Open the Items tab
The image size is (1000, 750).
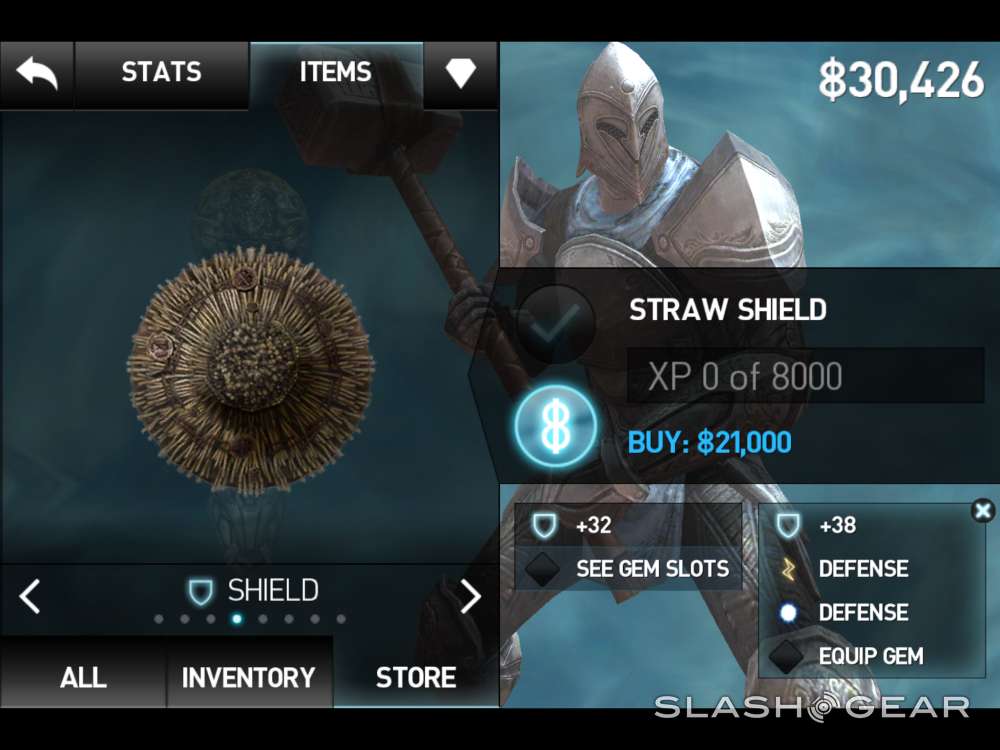(335, 73)
